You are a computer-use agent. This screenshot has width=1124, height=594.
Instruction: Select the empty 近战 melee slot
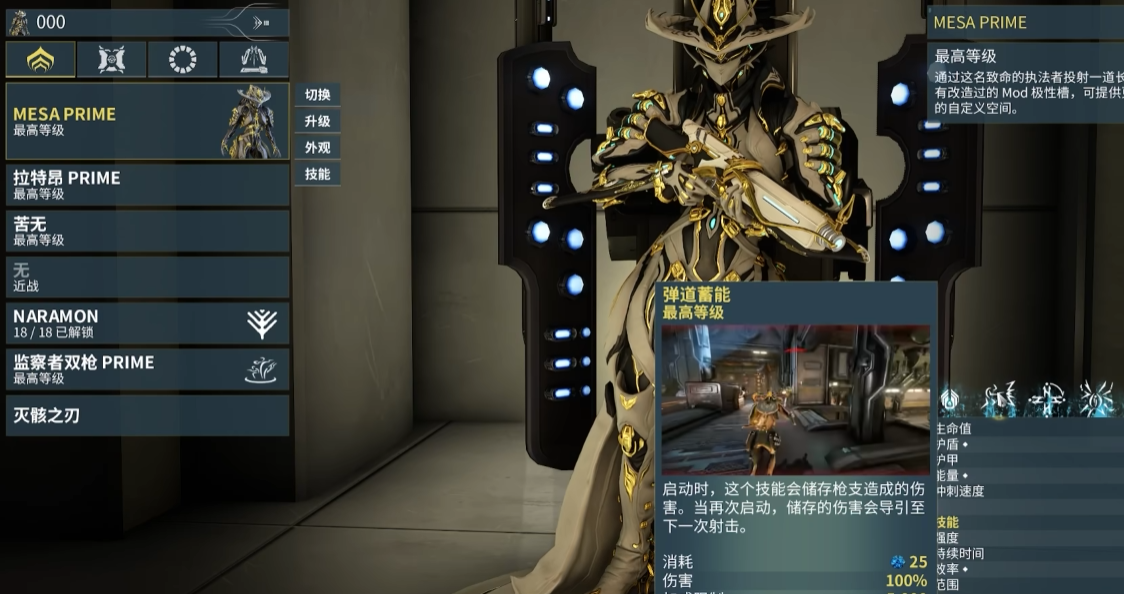[147, 277]
